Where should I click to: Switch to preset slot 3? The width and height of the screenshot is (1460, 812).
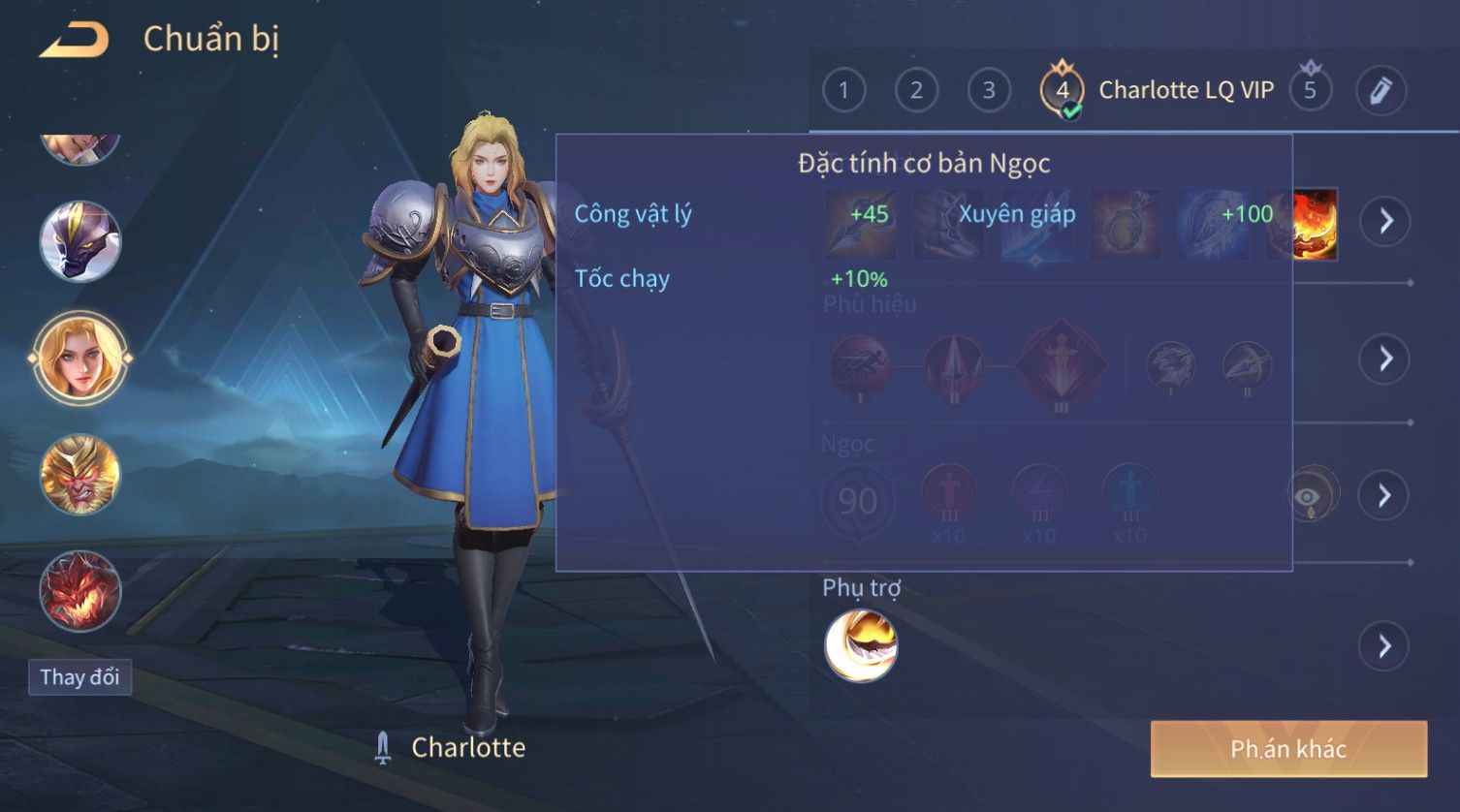(989, 91)
